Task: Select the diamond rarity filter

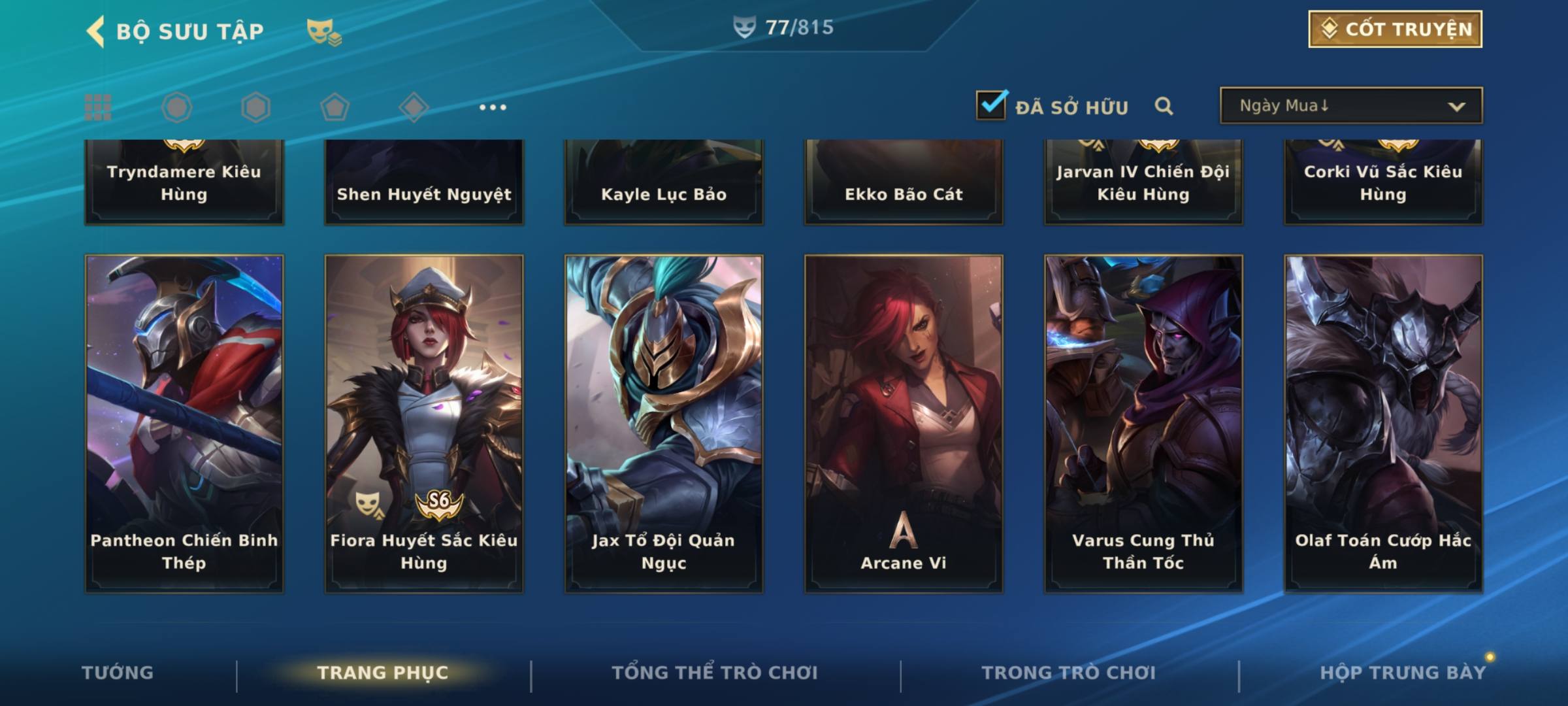Action: 414,107
